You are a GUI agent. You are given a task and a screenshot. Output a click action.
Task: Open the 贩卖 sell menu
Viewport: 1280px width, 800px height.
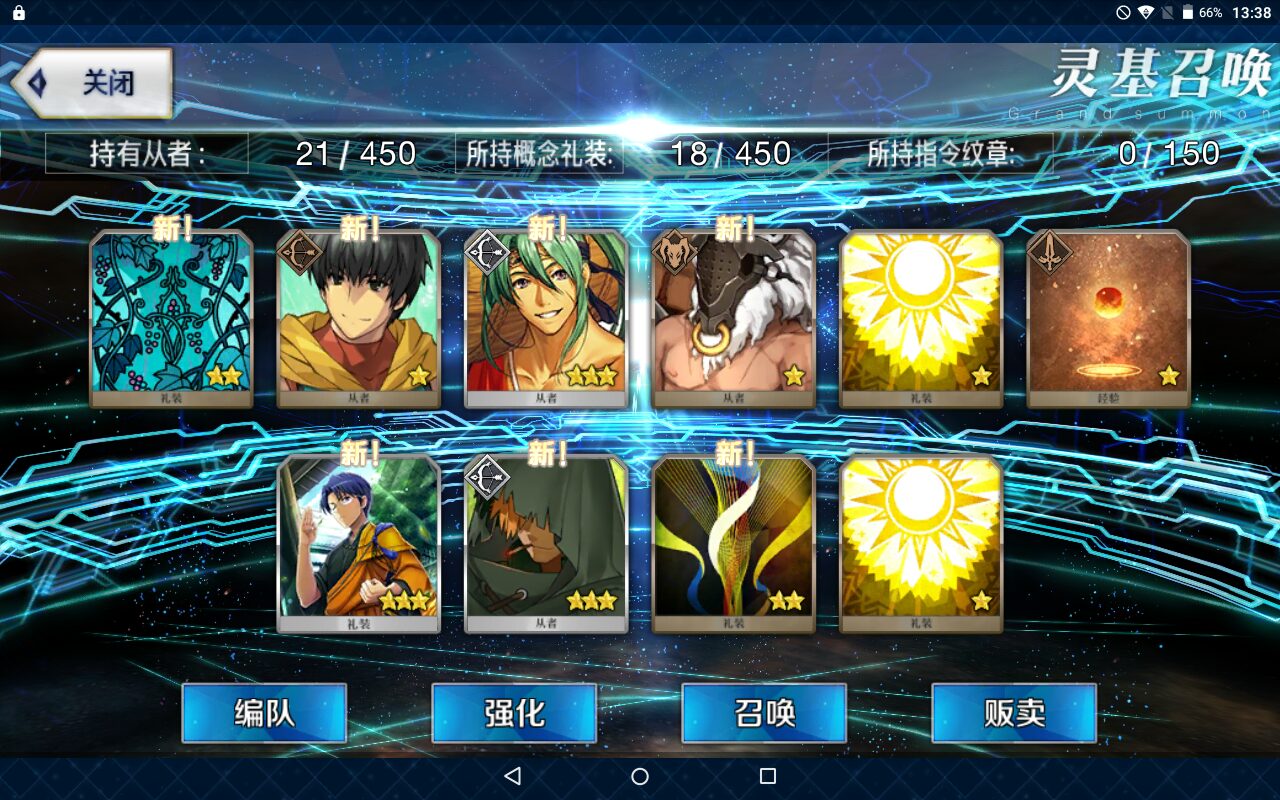click(1014, 713)
